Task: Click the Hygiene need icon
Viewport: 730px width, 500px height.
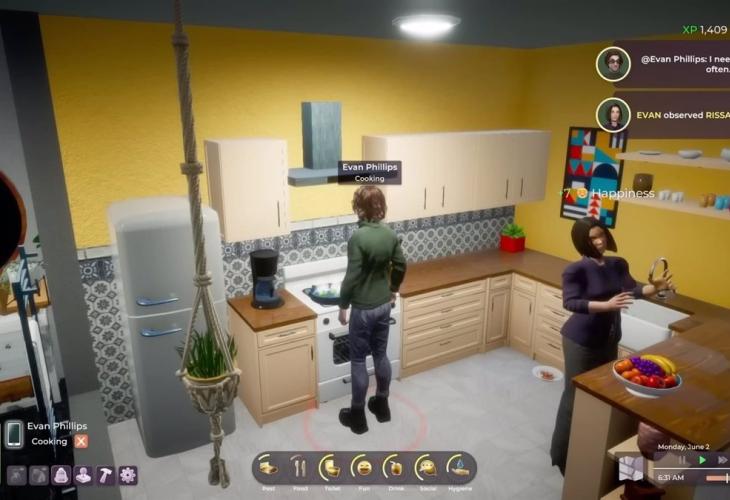Action: click(458, 467)
